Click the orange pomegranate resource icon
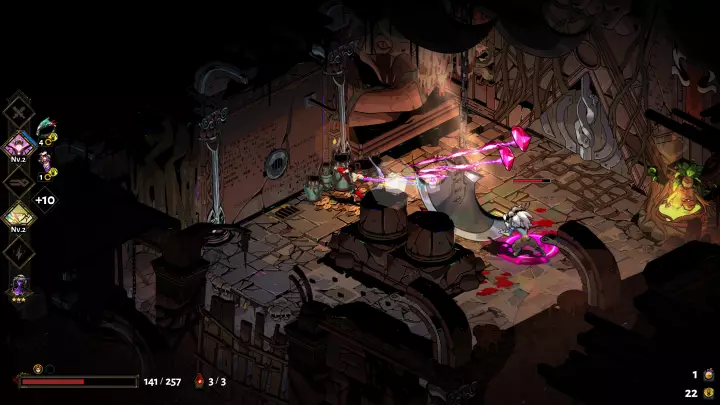This screenshot has height=405, width=720. click(707, 374)
